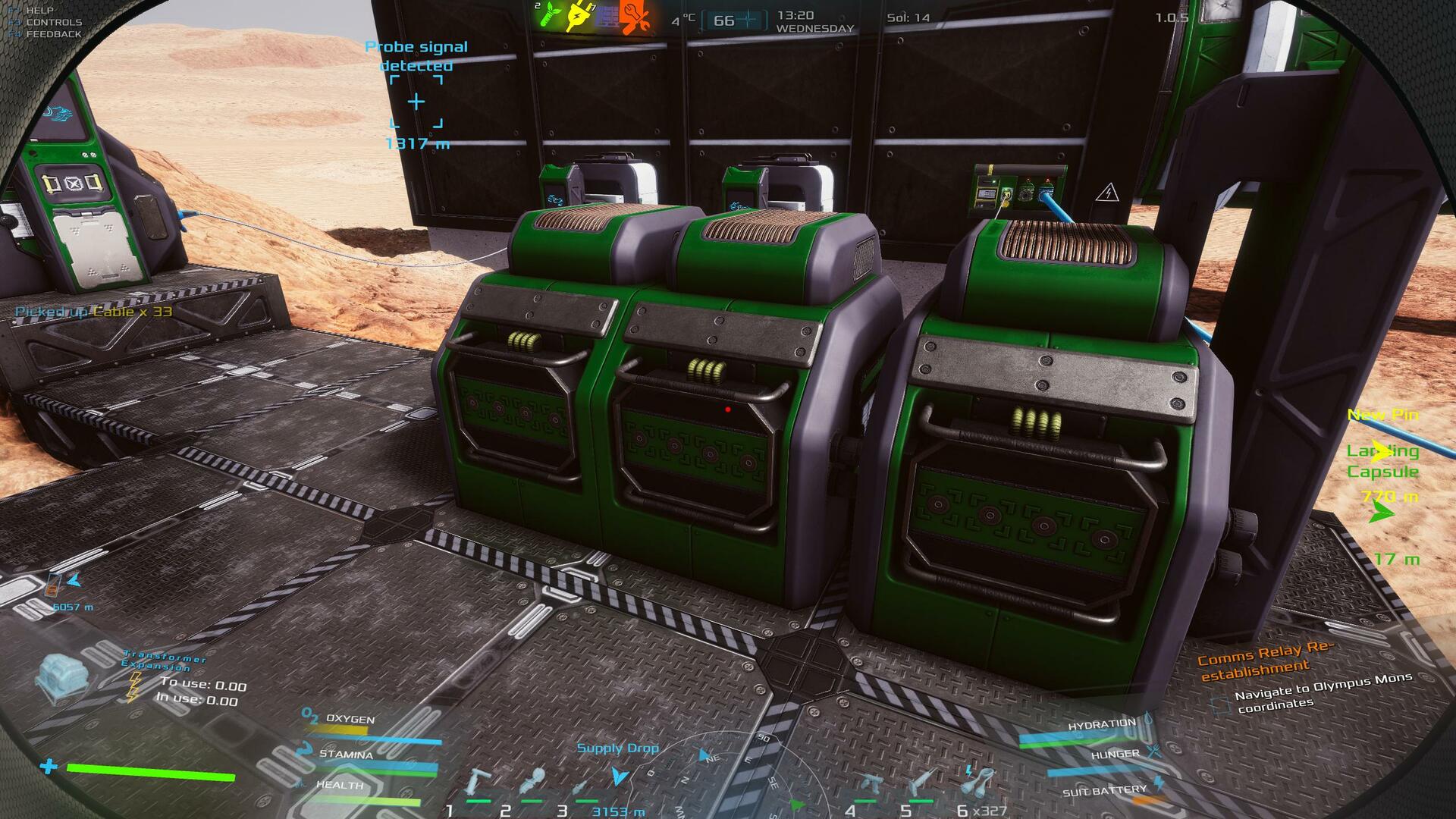Open the orange wrench repair icon

[635, 16]
